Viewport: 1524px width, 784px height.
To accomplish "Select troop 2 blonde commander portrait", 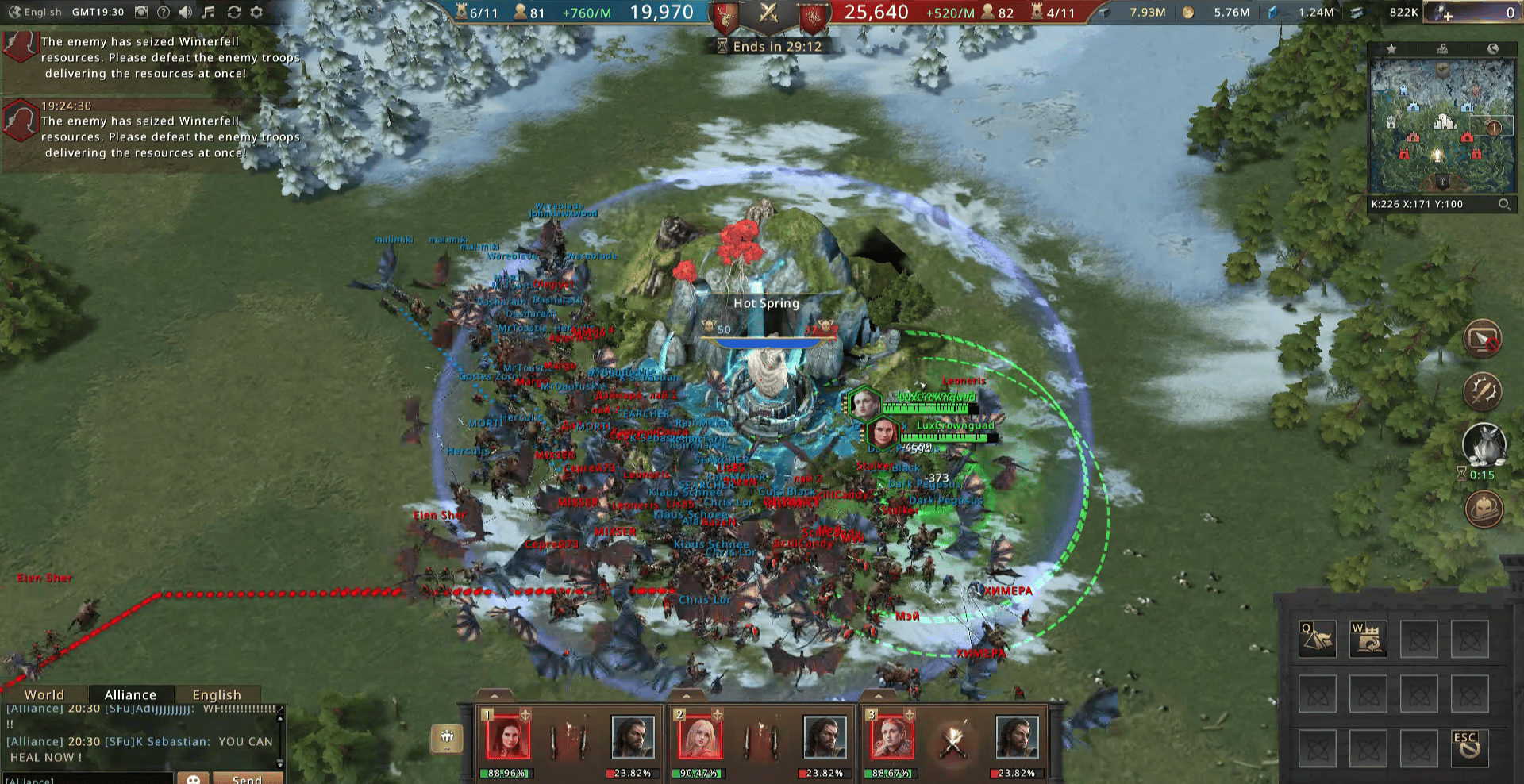I will click(698, 737).
